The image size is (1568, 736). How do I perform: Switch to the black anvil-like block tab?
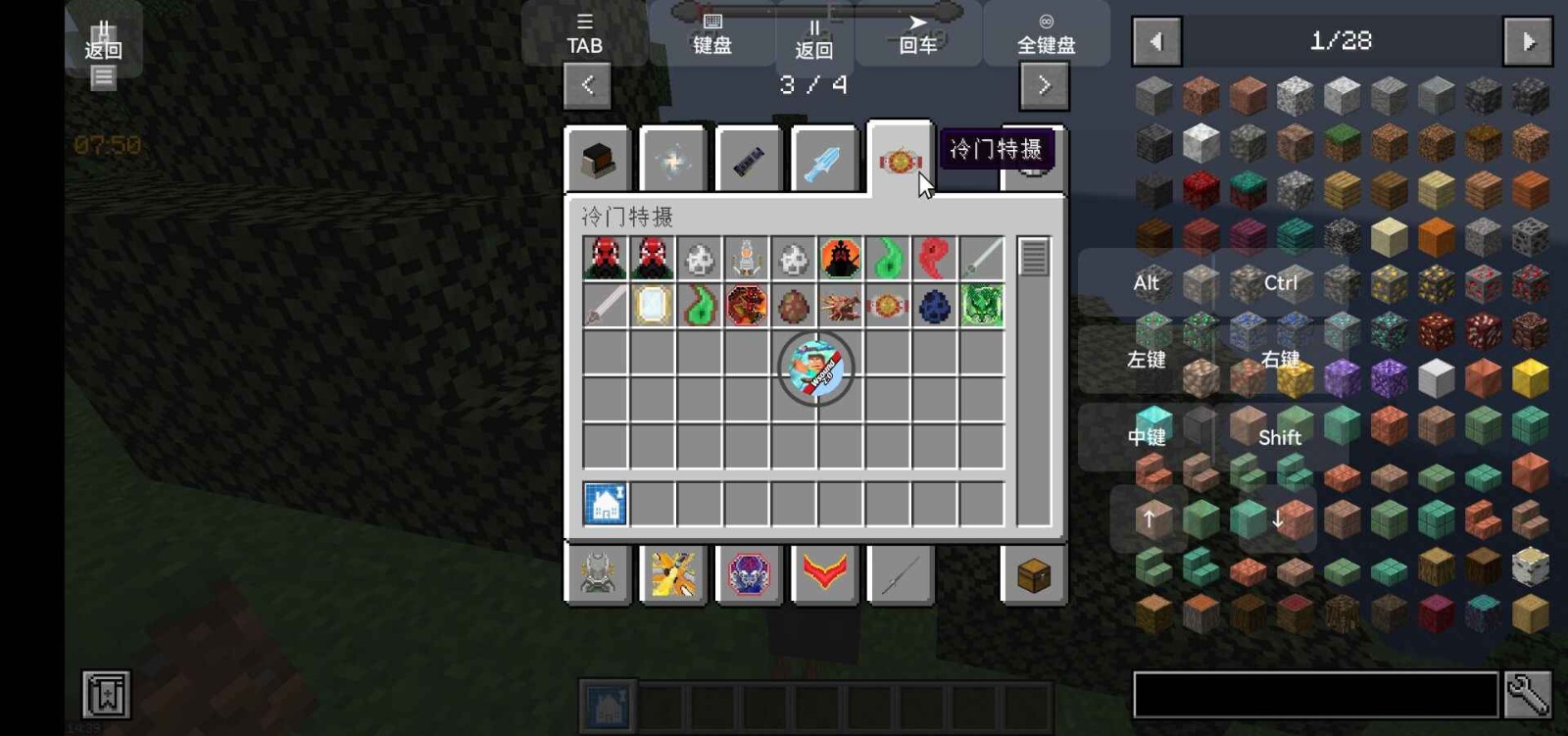coord(597,161)
